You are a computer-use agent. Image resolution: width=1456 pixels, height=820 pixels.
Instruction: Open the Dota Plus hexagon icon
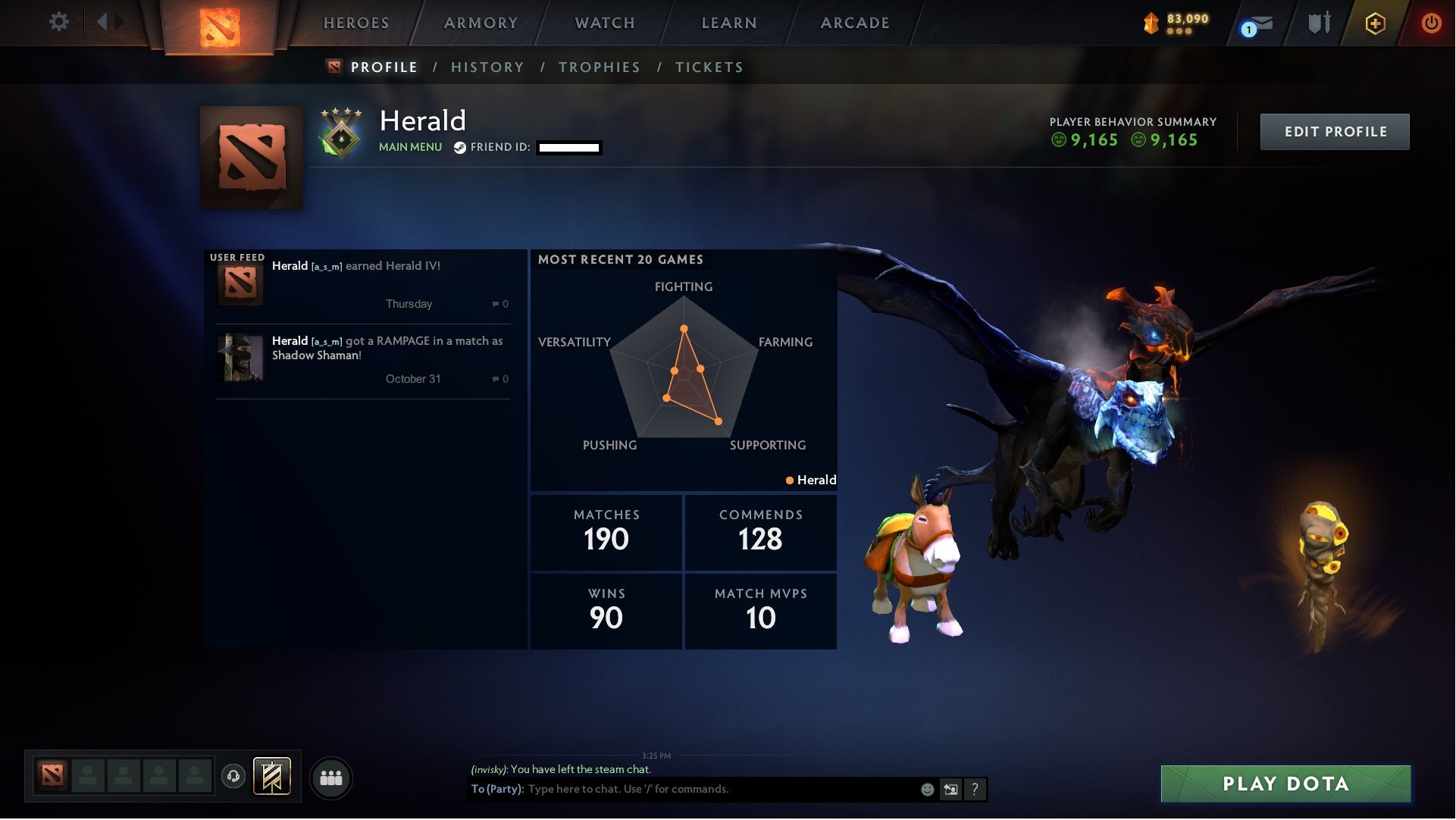(x=1375, y=23)
